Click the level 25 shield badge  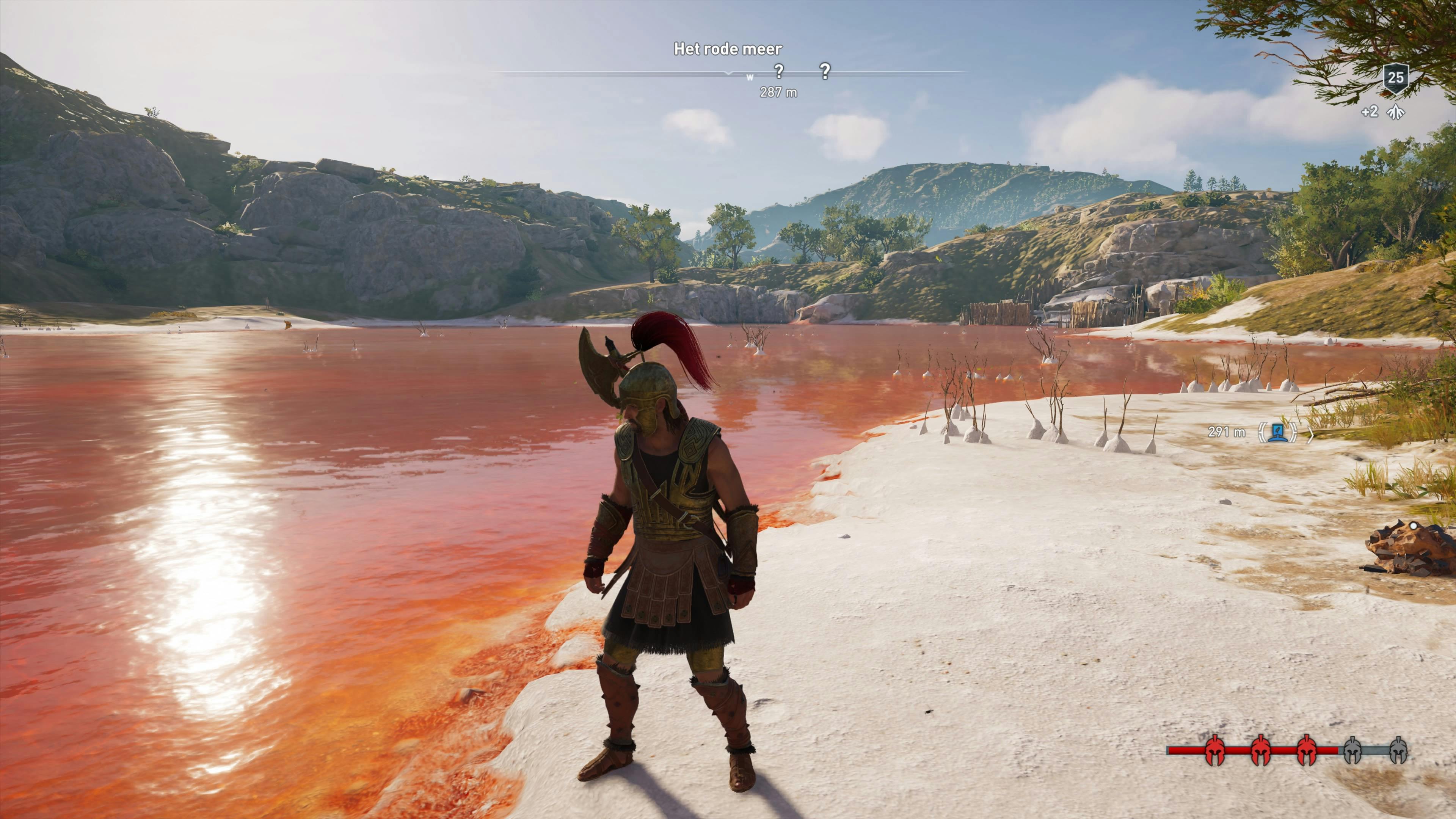(1395, 77)
